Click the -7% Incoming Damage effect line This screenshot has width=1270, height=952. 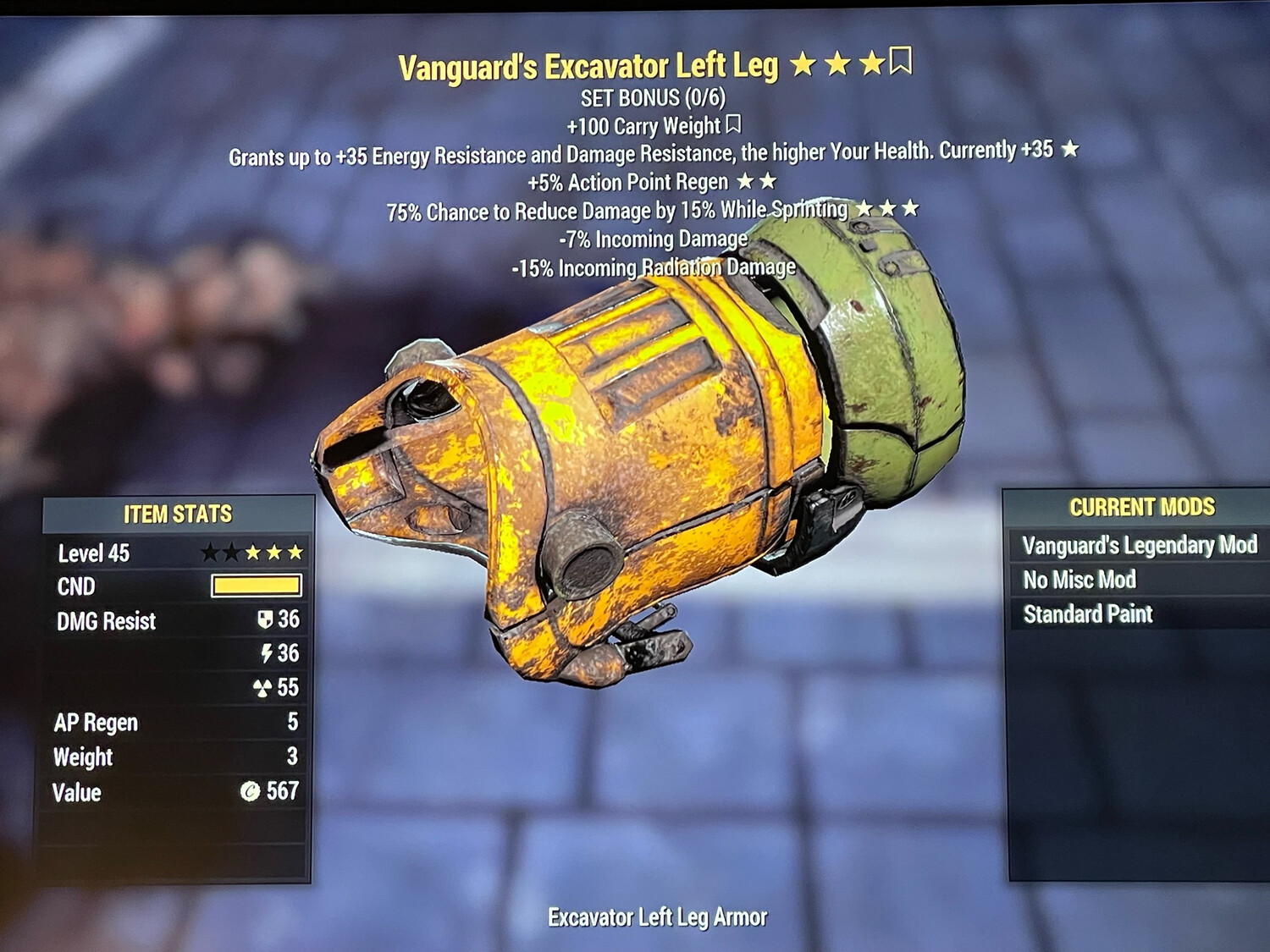pyautogui.click(x=653, y=239)
